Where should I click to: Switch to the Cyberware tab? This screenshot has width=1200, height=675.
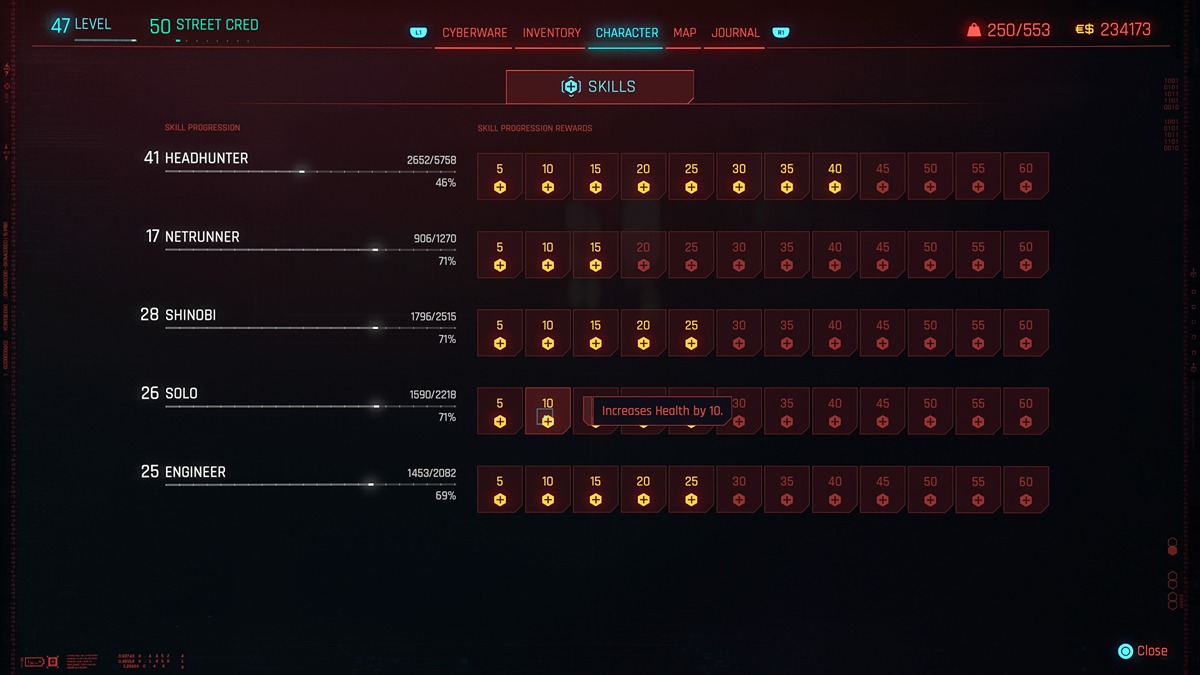point(475,33)
